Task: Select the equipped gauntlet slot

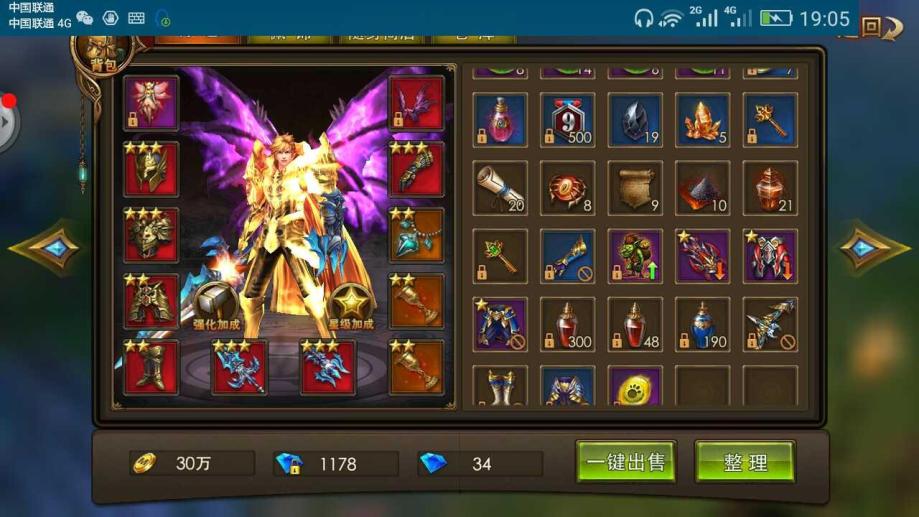Action: tap(416, 169)
